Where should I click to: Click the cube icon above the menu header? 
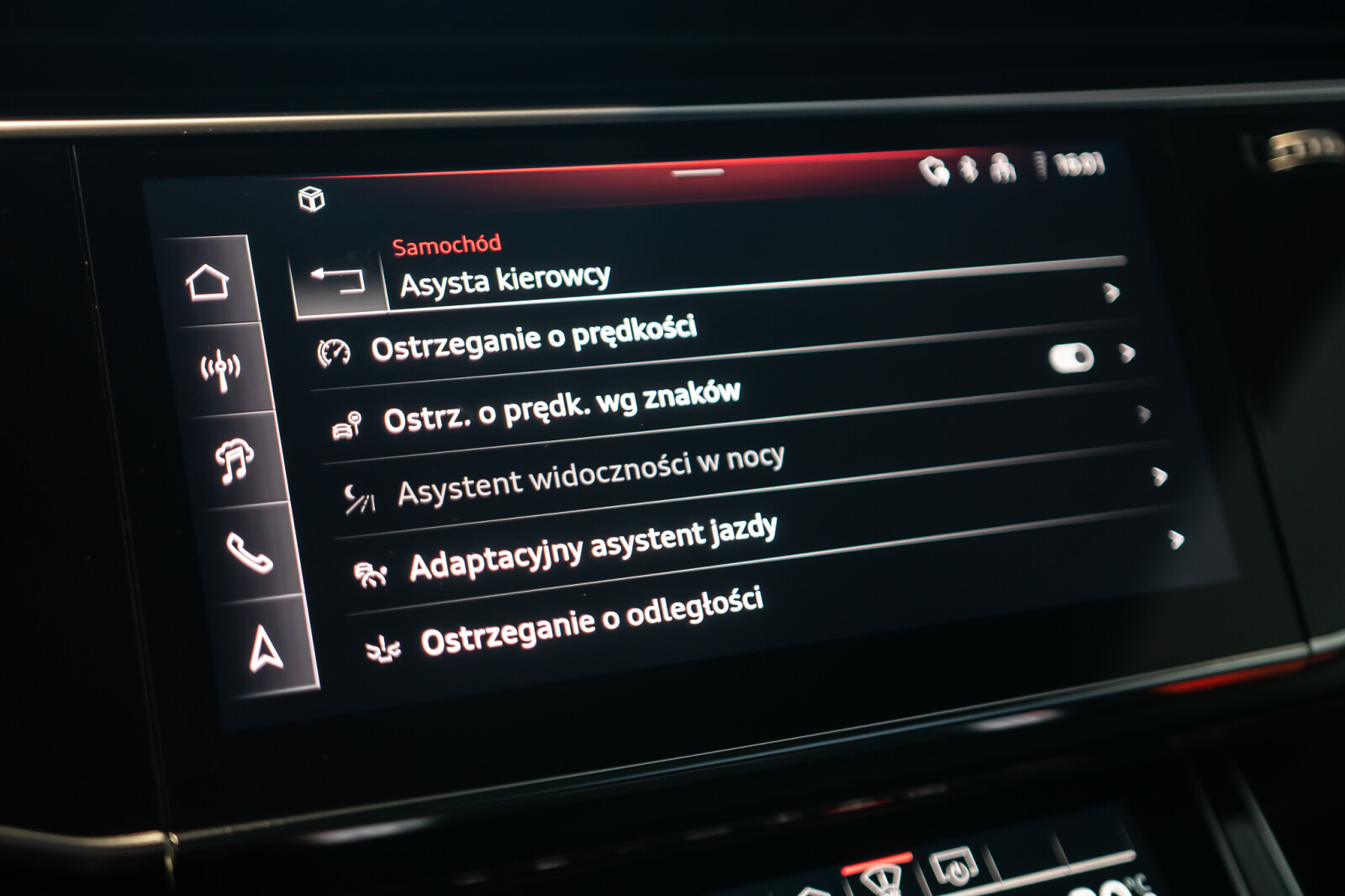coord(312,199)
